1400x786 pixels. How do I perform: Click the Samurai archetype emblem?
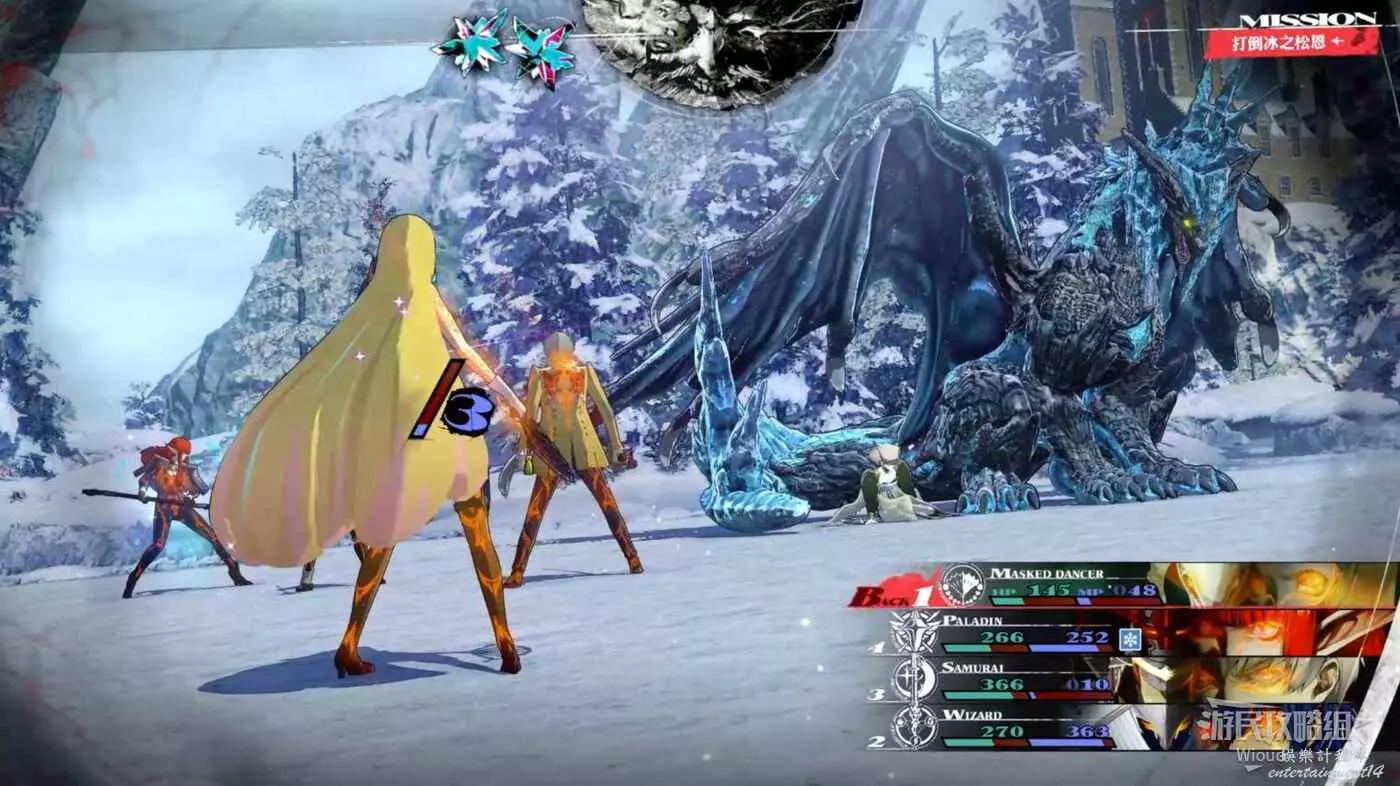click(914, 679)
